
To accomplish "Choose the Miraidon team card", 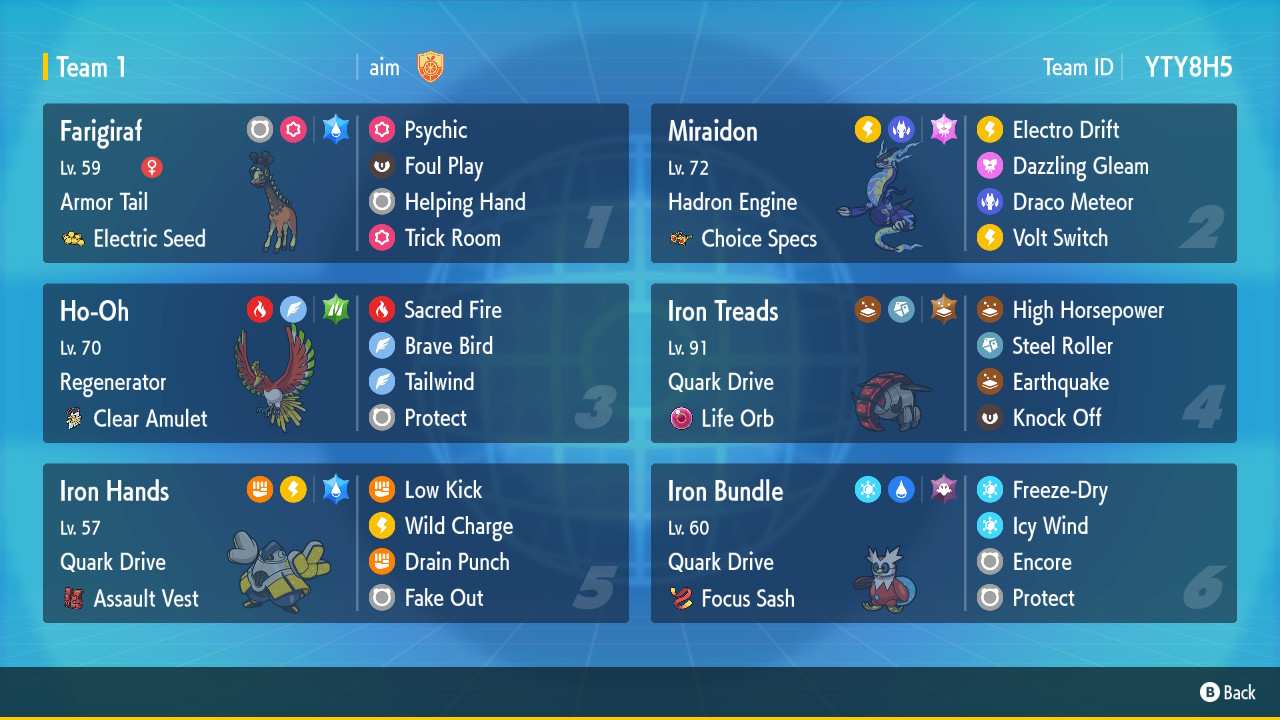I will [x=943, y=183].
